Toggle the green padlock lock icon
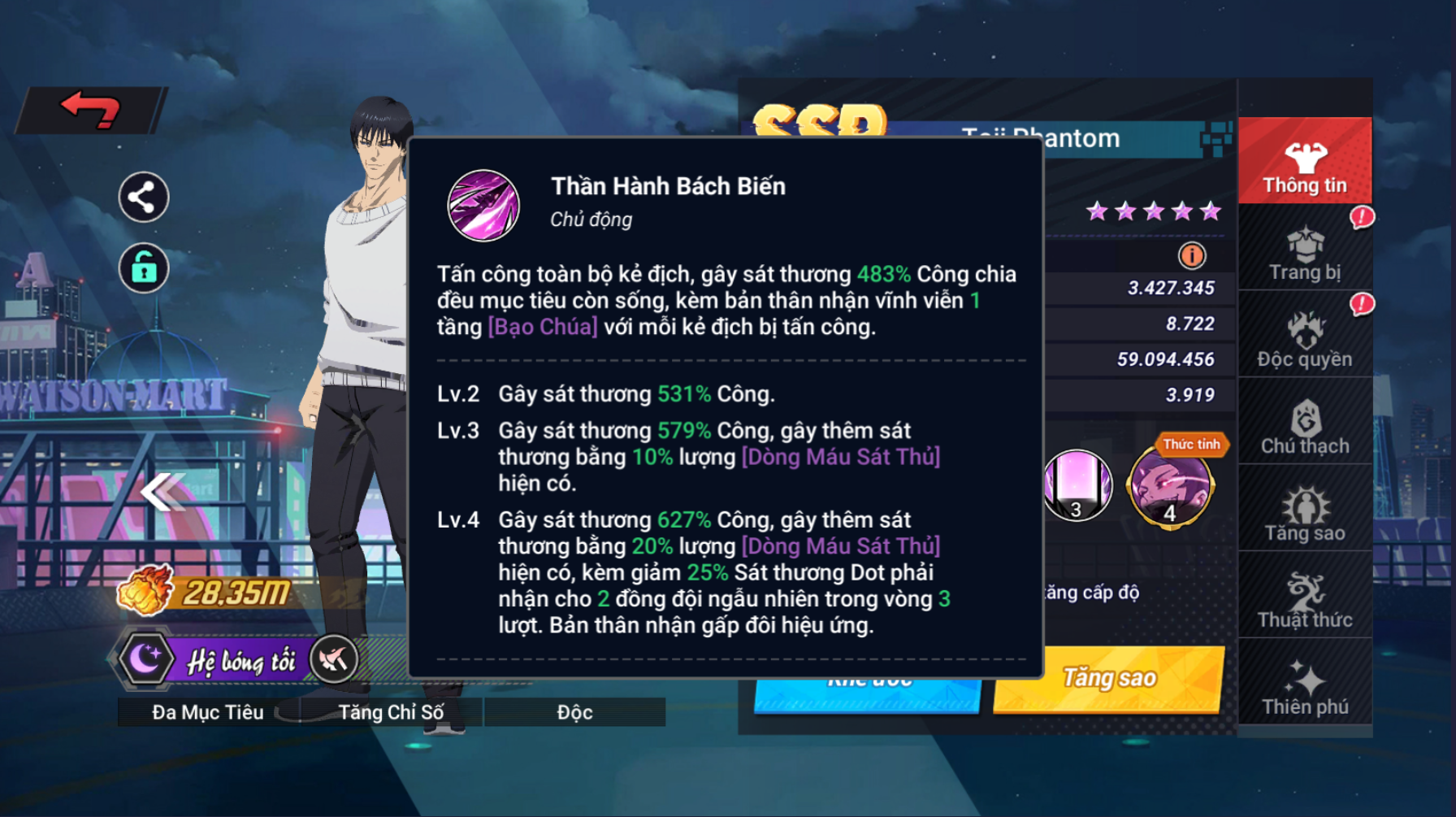 [x=144, y=267]
